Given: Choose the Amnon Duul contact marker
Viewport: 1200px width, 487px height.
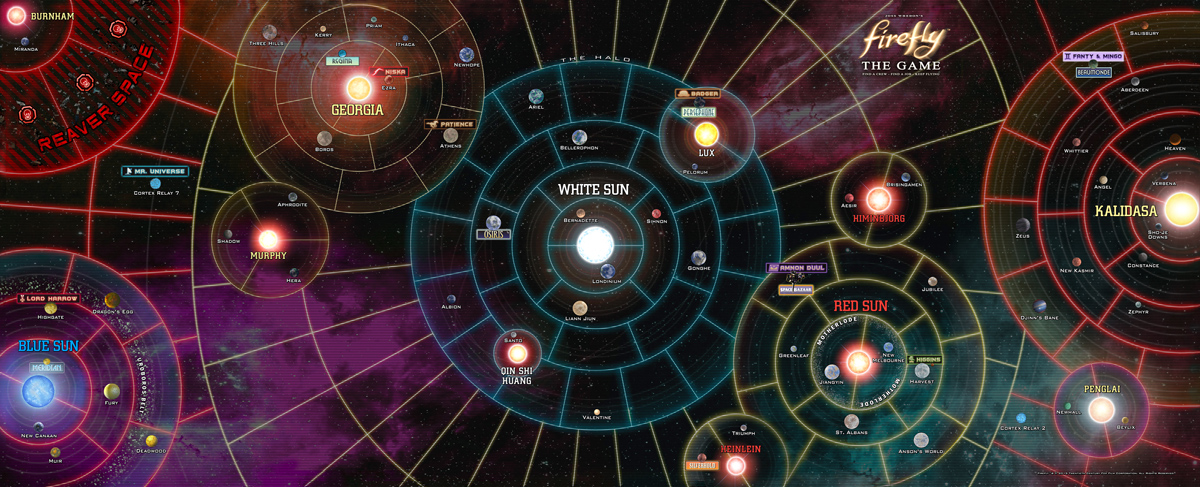Looking at the screenshot, I should 796,268.
